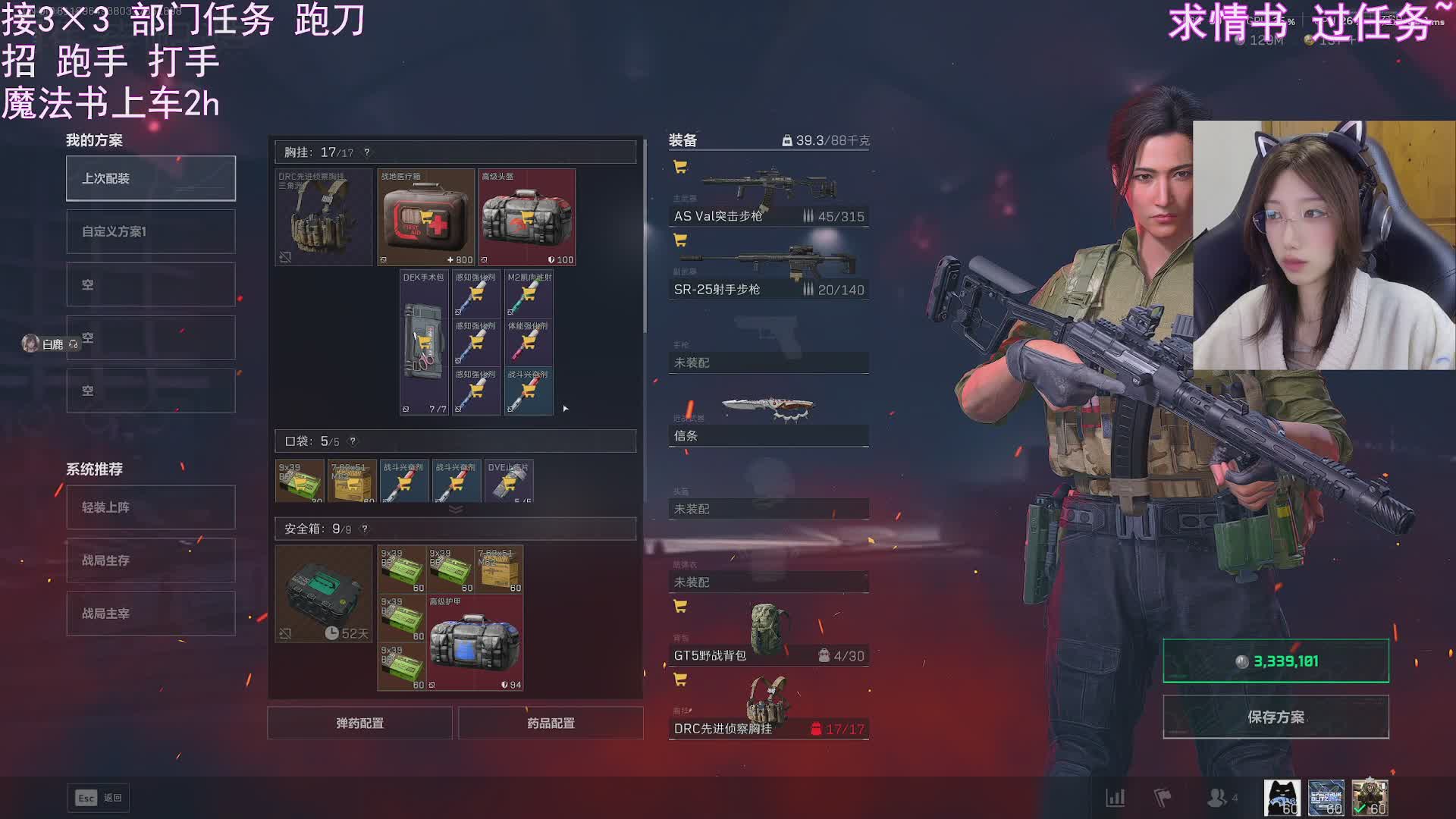Click the 保存方案 save loadout button

point(1276,717)
